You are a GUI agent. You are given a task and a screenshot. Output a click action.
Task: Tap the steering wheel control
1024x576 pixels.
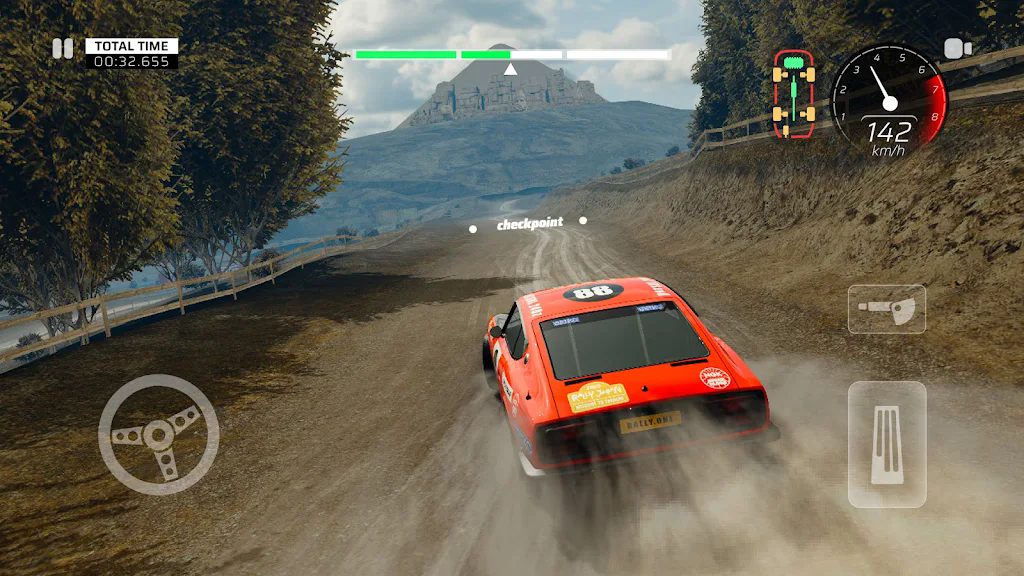click(x=158, y=434)
